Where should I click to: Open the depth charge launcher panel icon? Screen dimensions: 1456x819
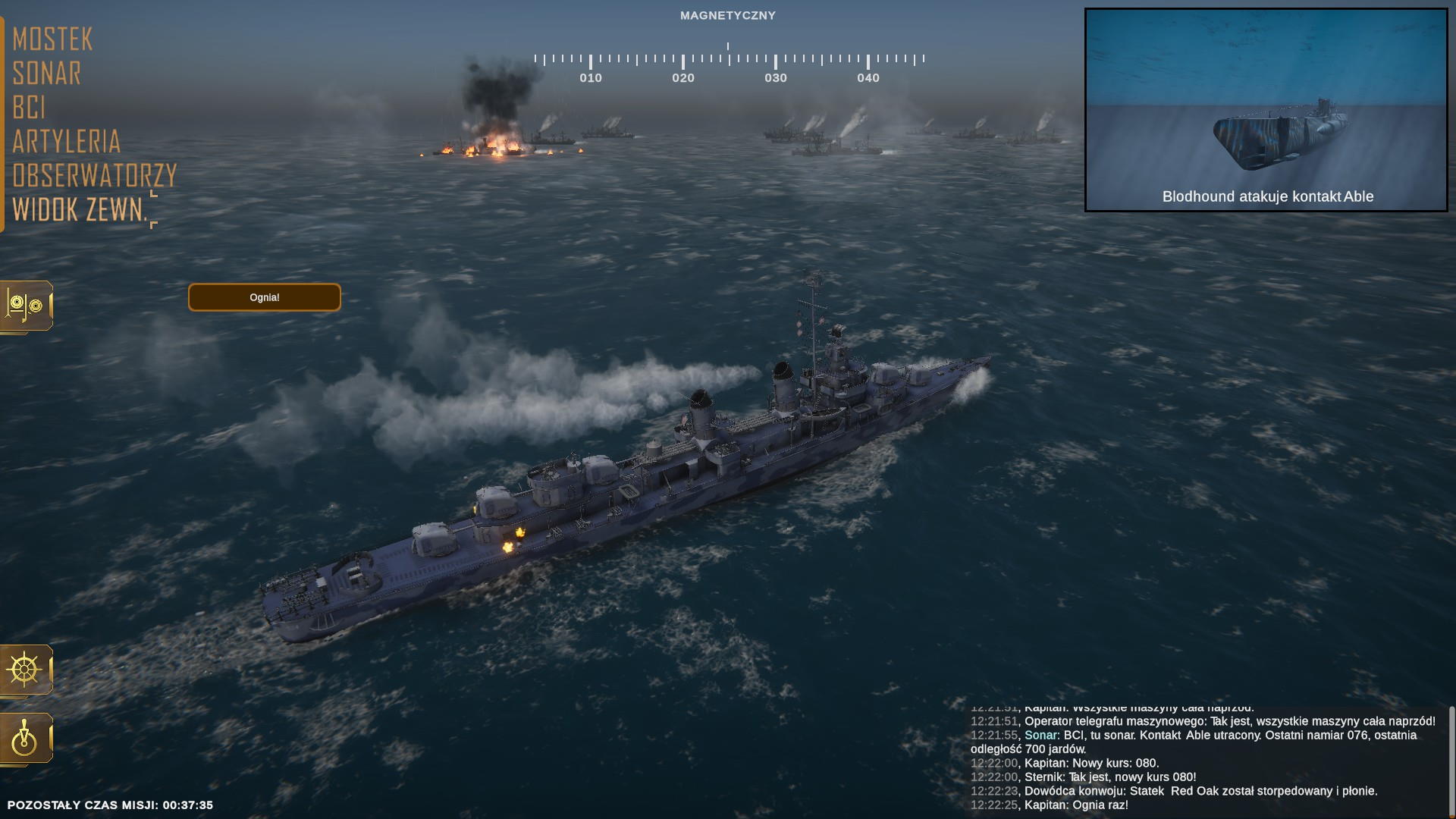26,306
